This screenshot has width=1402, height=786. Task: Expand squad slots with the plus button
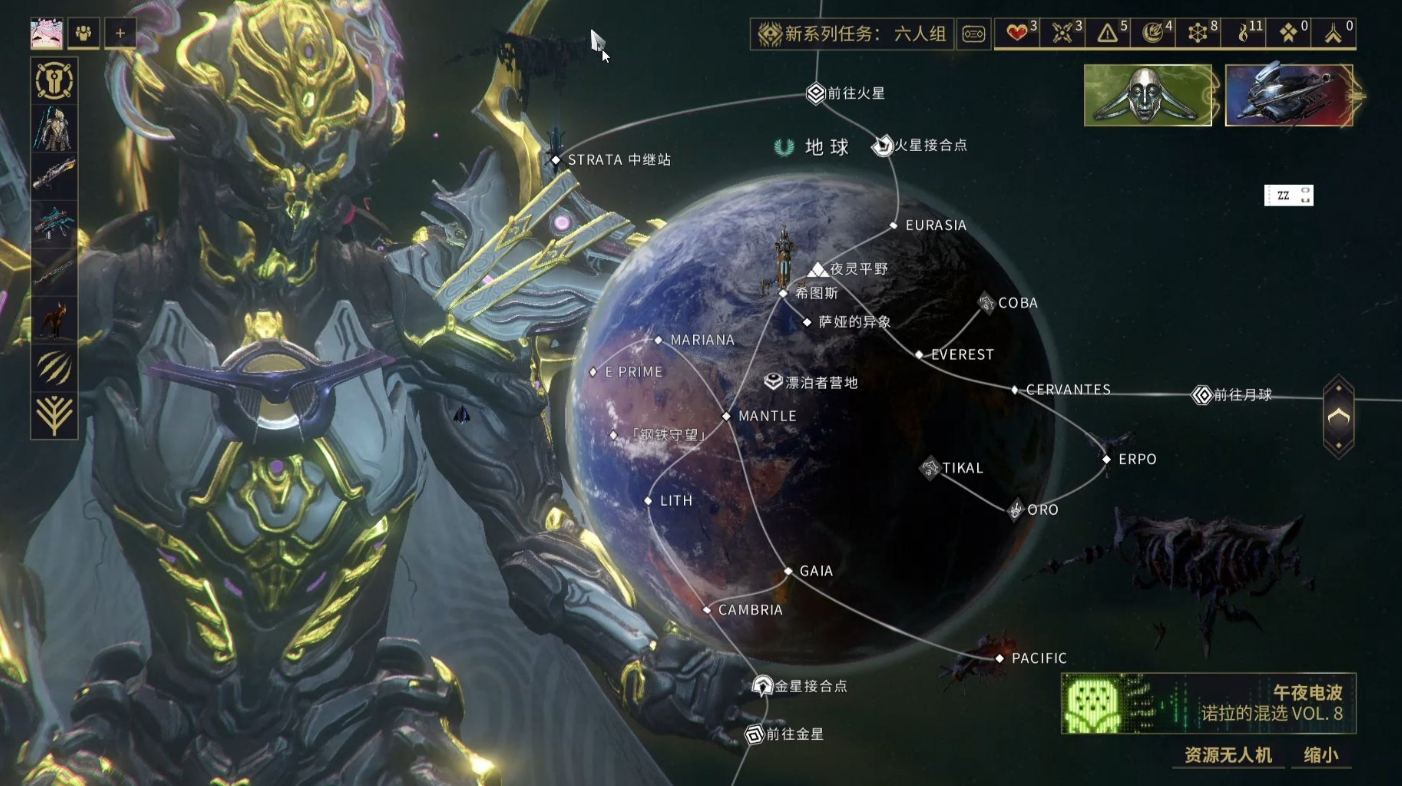pyautogui.click(x=119, y=33)
